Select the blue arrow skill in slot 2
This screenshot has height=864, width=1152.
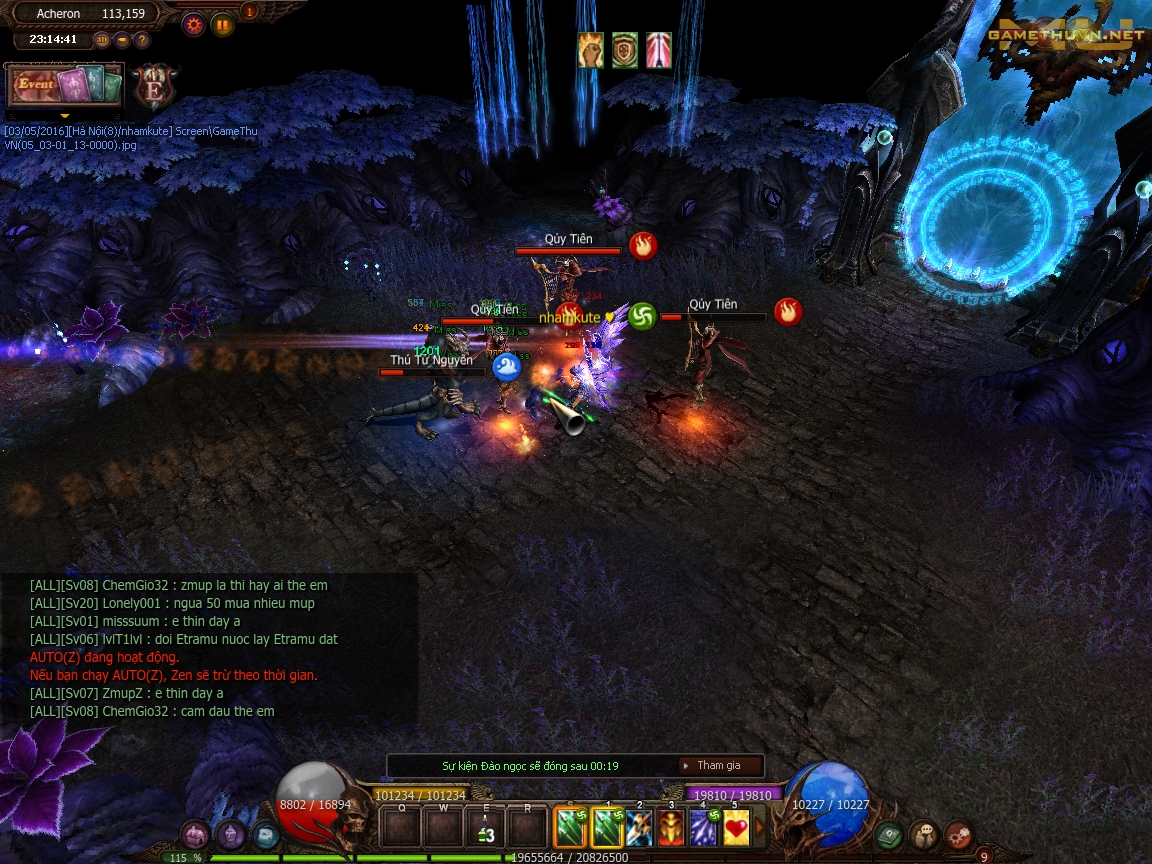(639, 828)
